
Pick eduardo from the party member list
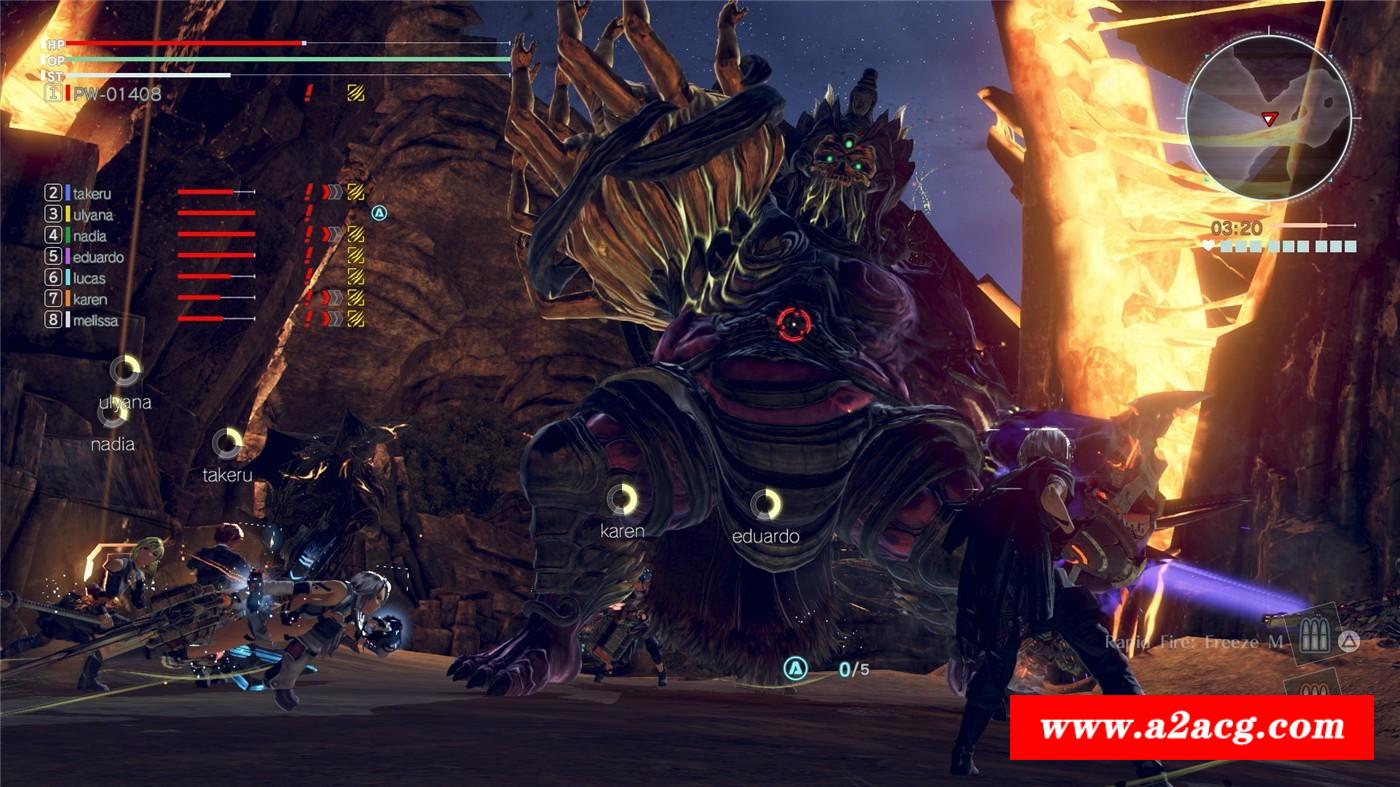(x=98, y=257)
